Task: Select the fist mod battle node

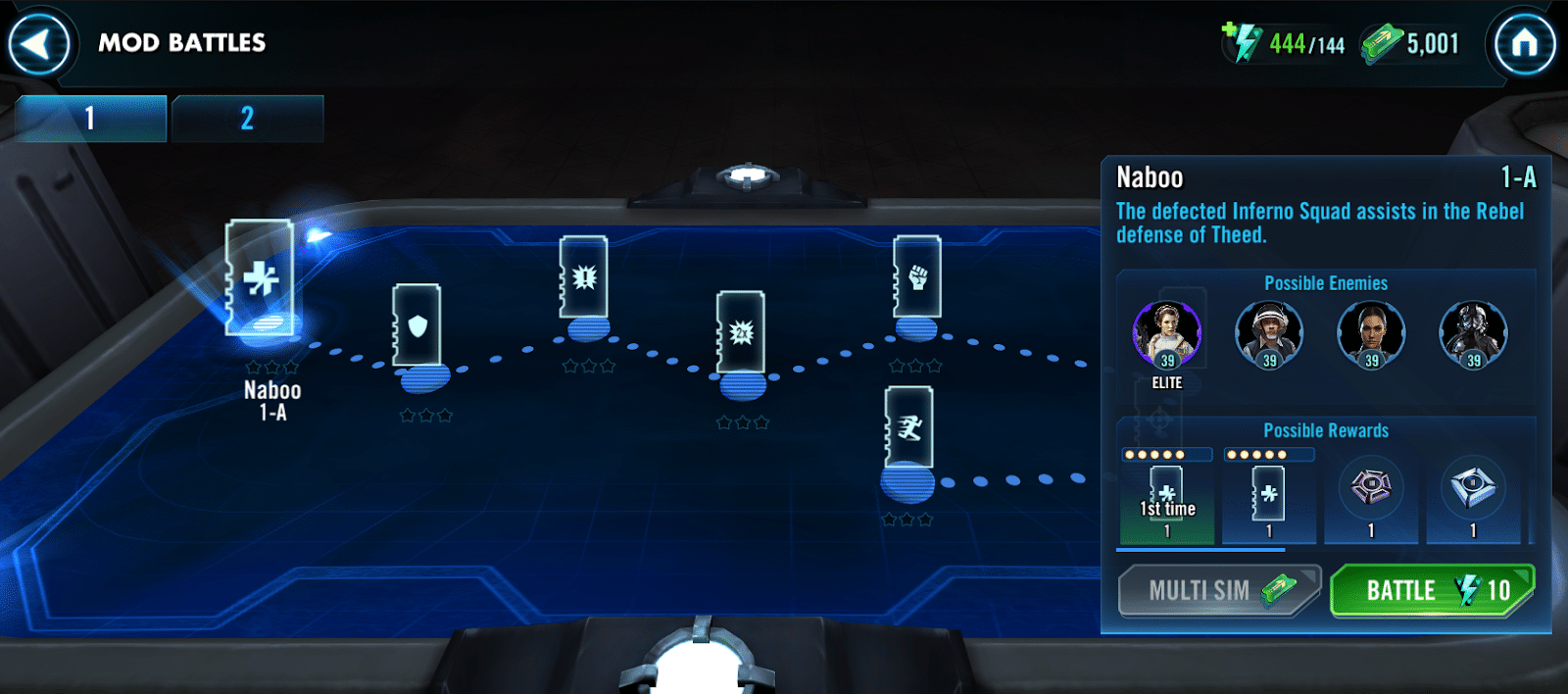Action: pyautogui.click(x=917, y=278)
